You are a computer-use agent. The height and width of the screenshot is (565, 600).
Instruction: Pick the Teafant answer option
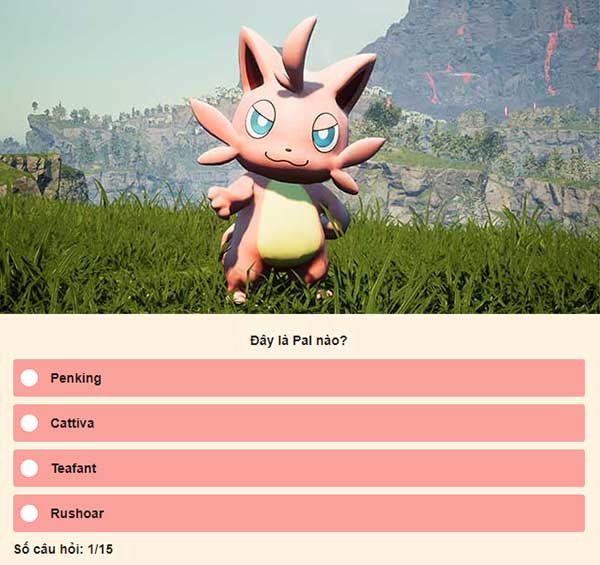30,468
